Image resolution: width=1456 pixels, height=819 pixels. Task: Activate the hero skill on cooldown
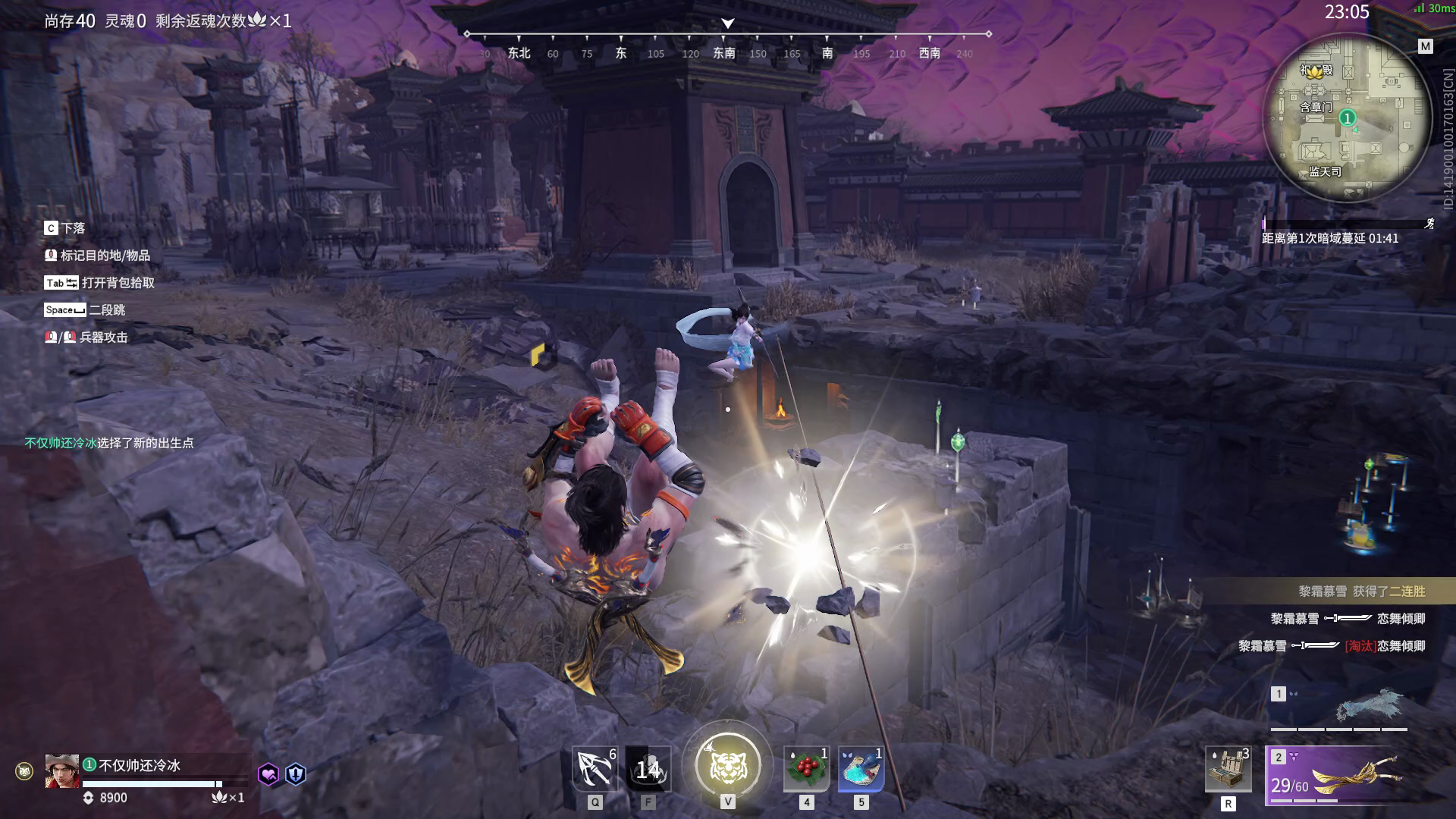(648, 770)
